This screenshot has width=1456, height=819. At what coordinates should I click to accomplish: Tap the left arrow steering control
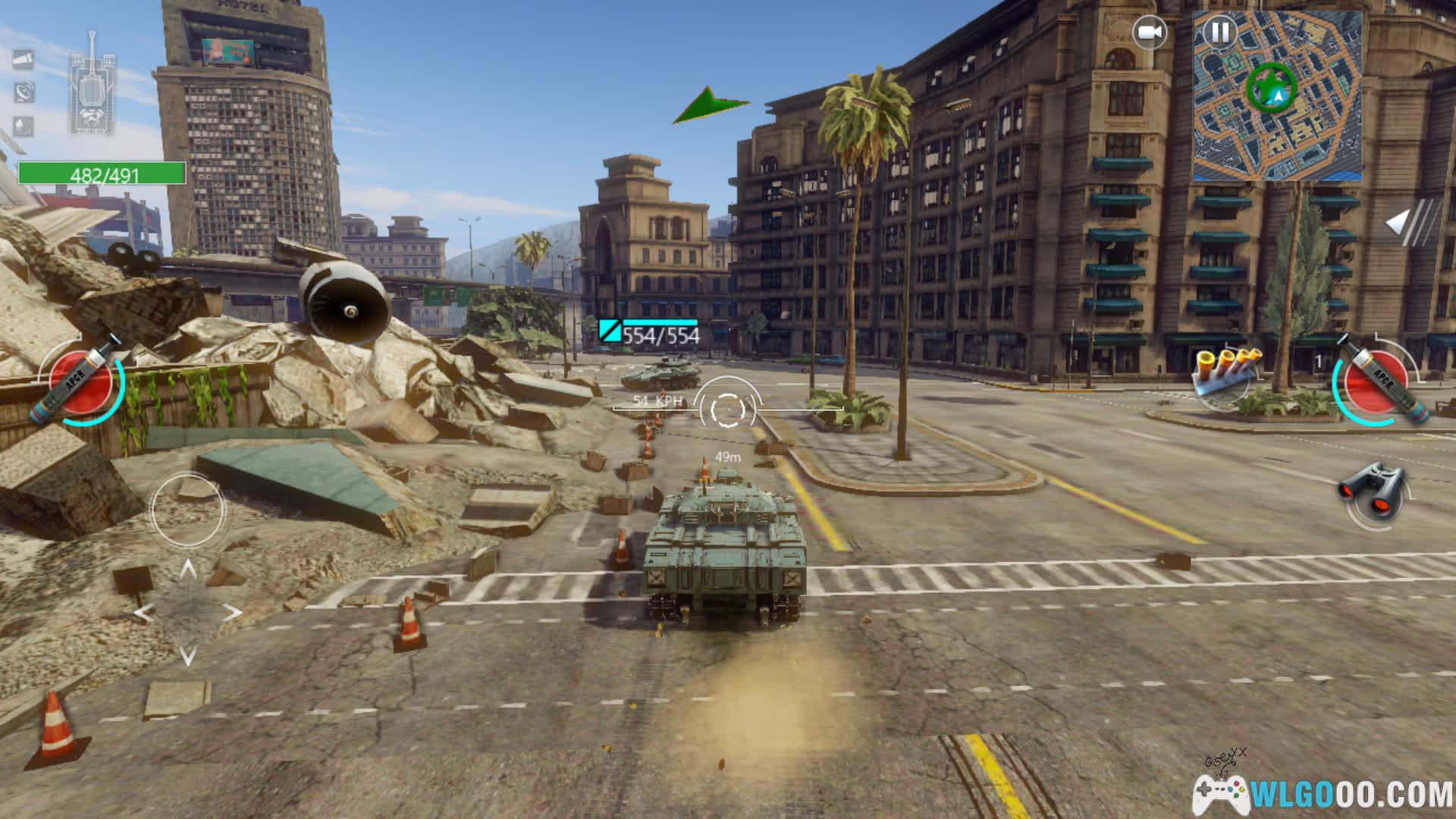point(144,613)
